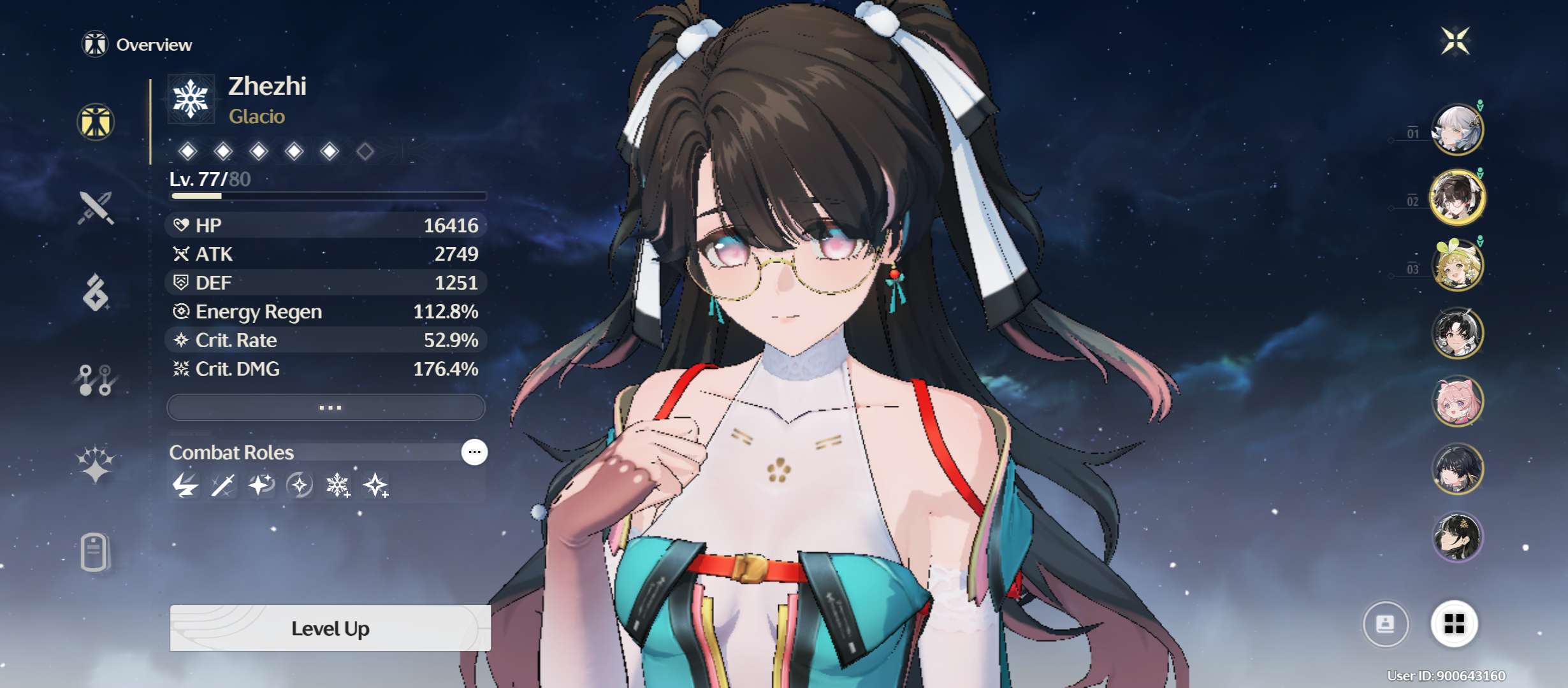Open the Forte skill tree tab
The width and height of the screenshot is (1568, 688).
(96, 380)
